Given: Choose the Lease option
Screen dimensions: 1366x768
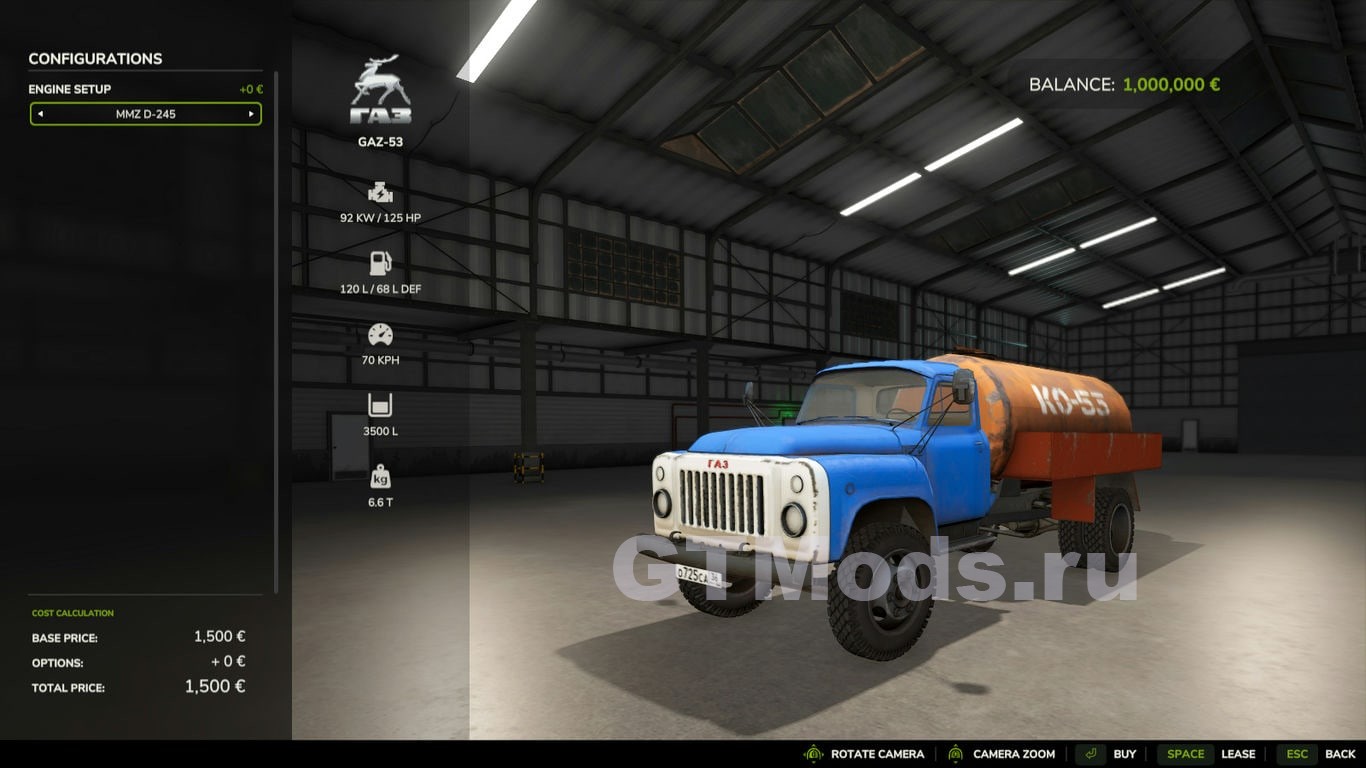Looking at the screenshot, I should 1238,754.
